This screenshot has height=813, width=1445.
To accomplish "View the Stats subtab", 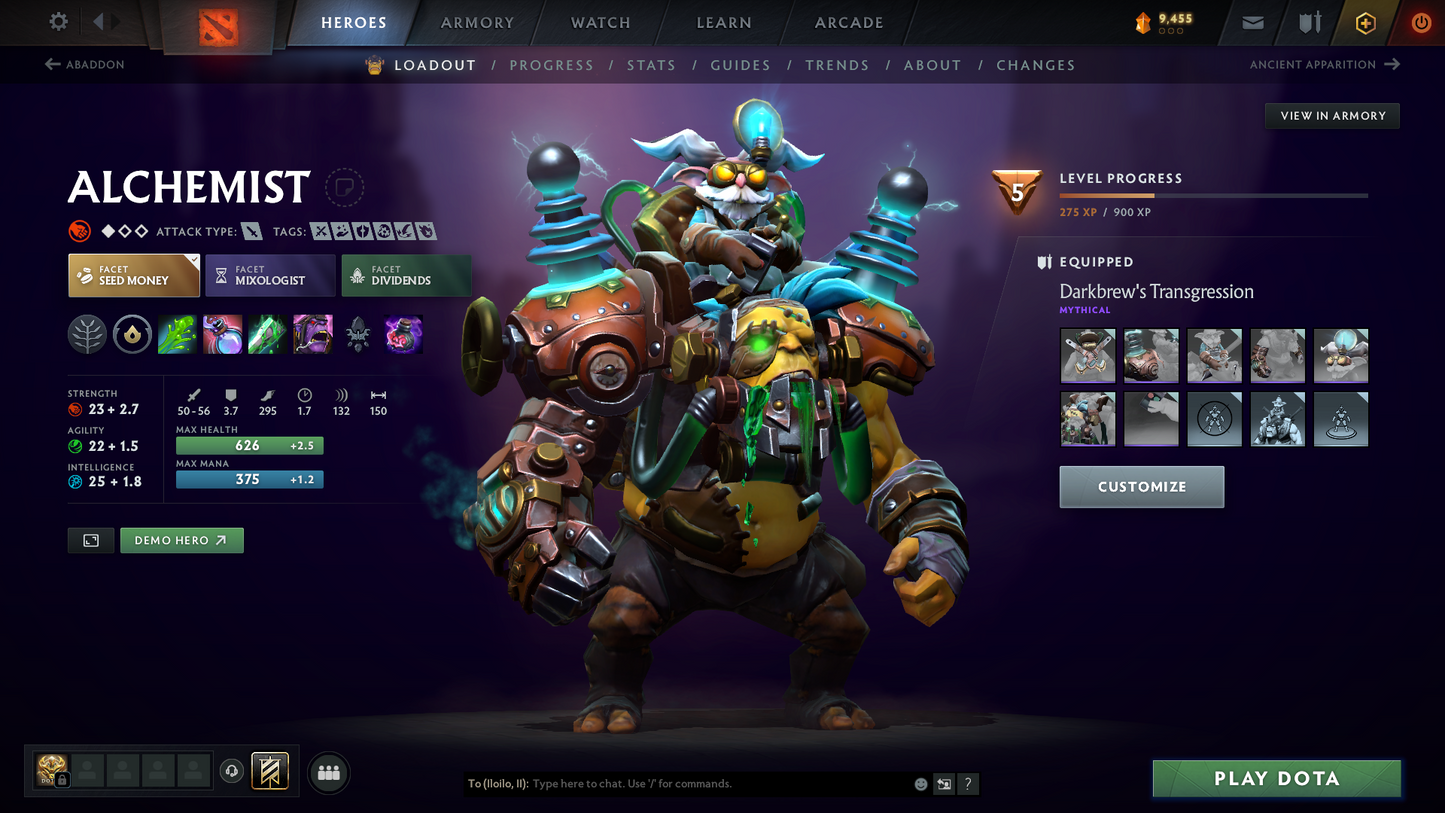I will (x=651, y=65).
